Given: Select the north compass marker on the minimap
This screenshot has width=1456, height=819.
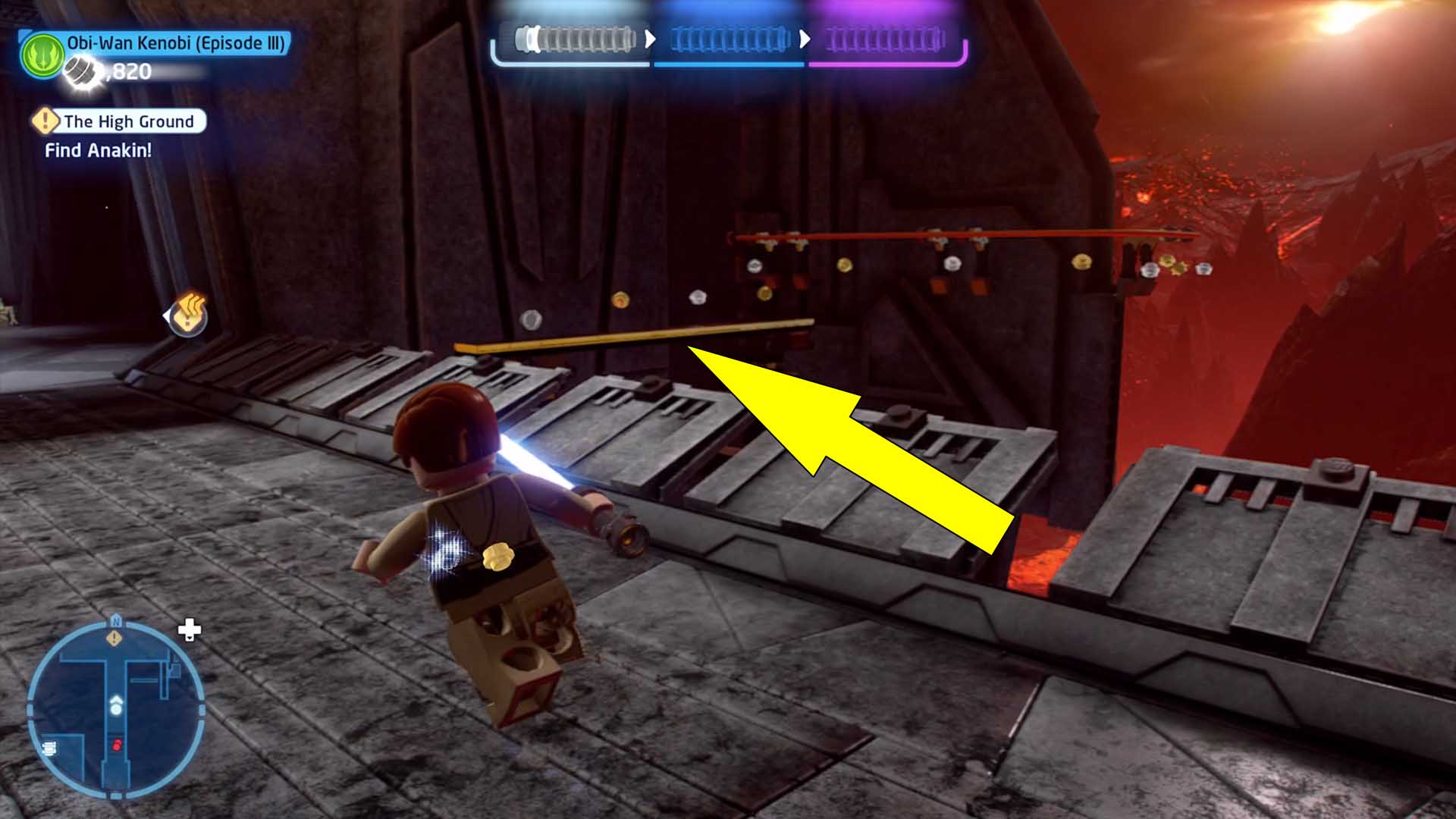Looking at the screenshot, I should [x=116, y=622].
